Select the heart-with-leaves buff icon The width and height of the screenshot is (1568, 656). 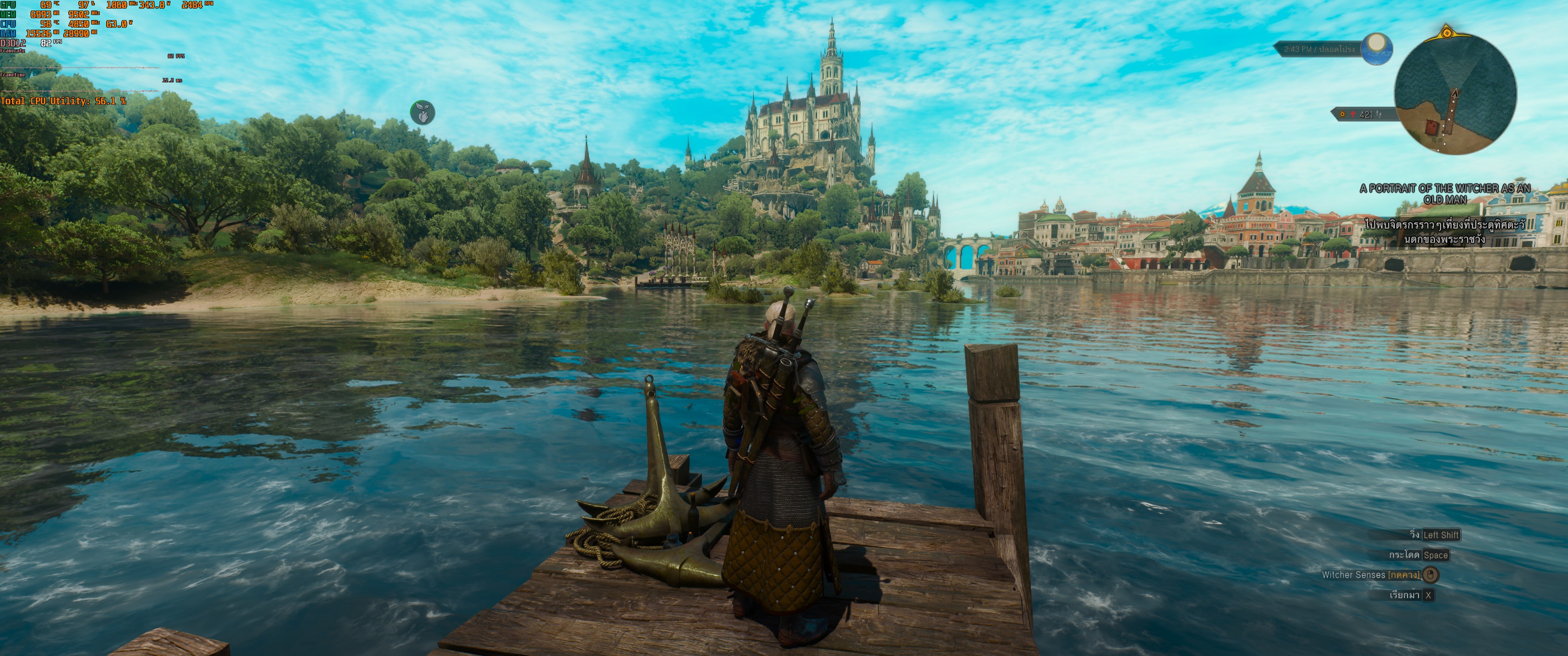422,113
